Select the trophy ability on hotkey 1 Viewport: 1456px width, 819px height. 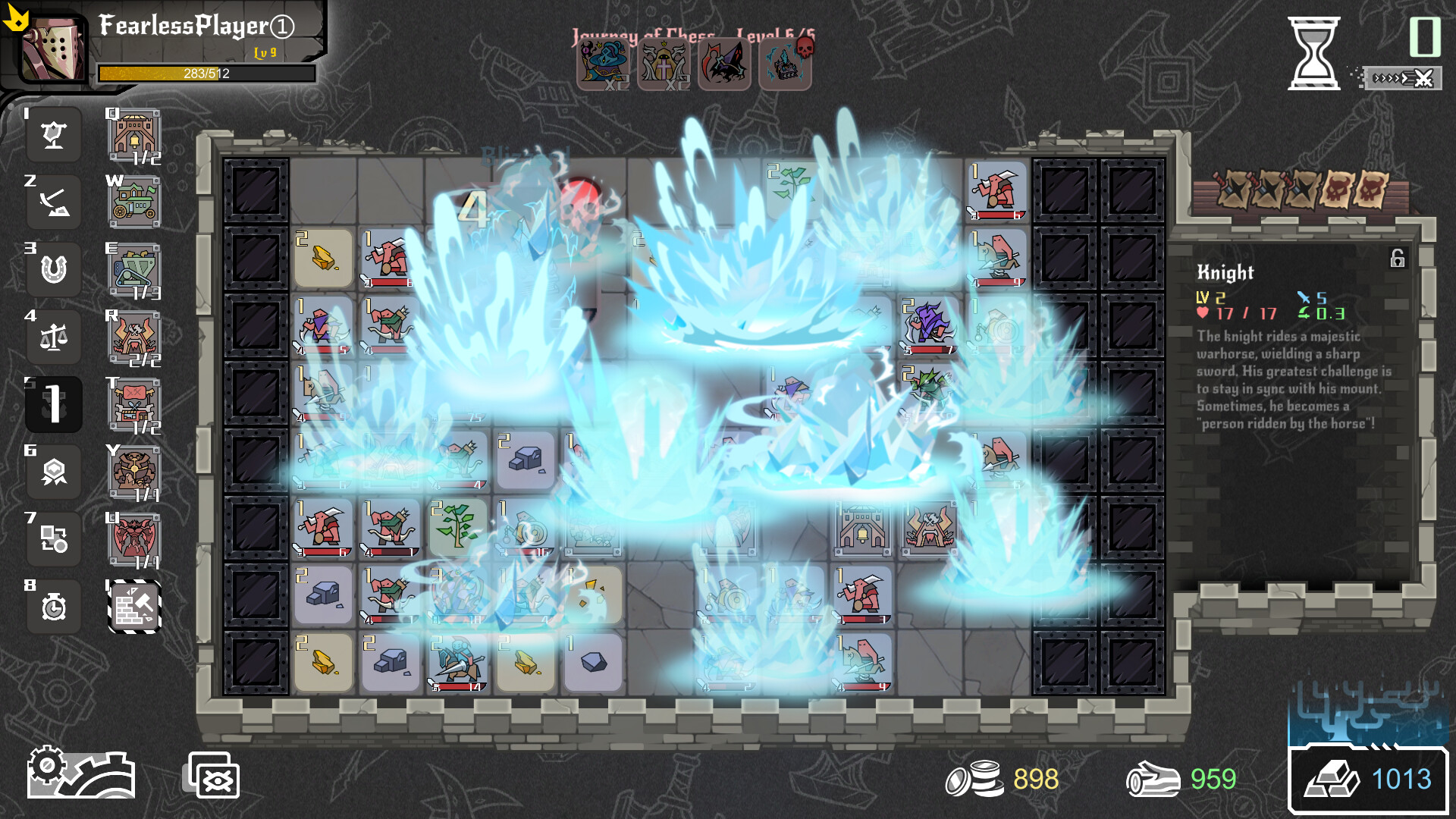click(x=53, y=135)
